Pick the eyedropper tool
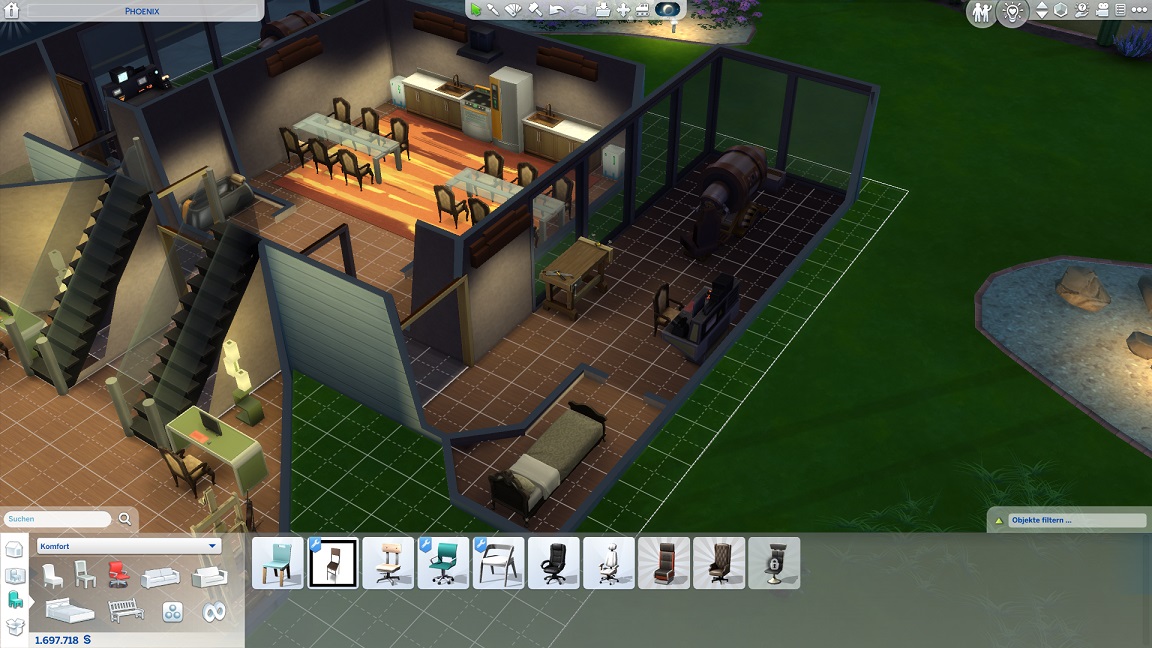Viewport: 1152px width, 648px height. (x=494, y=10)
